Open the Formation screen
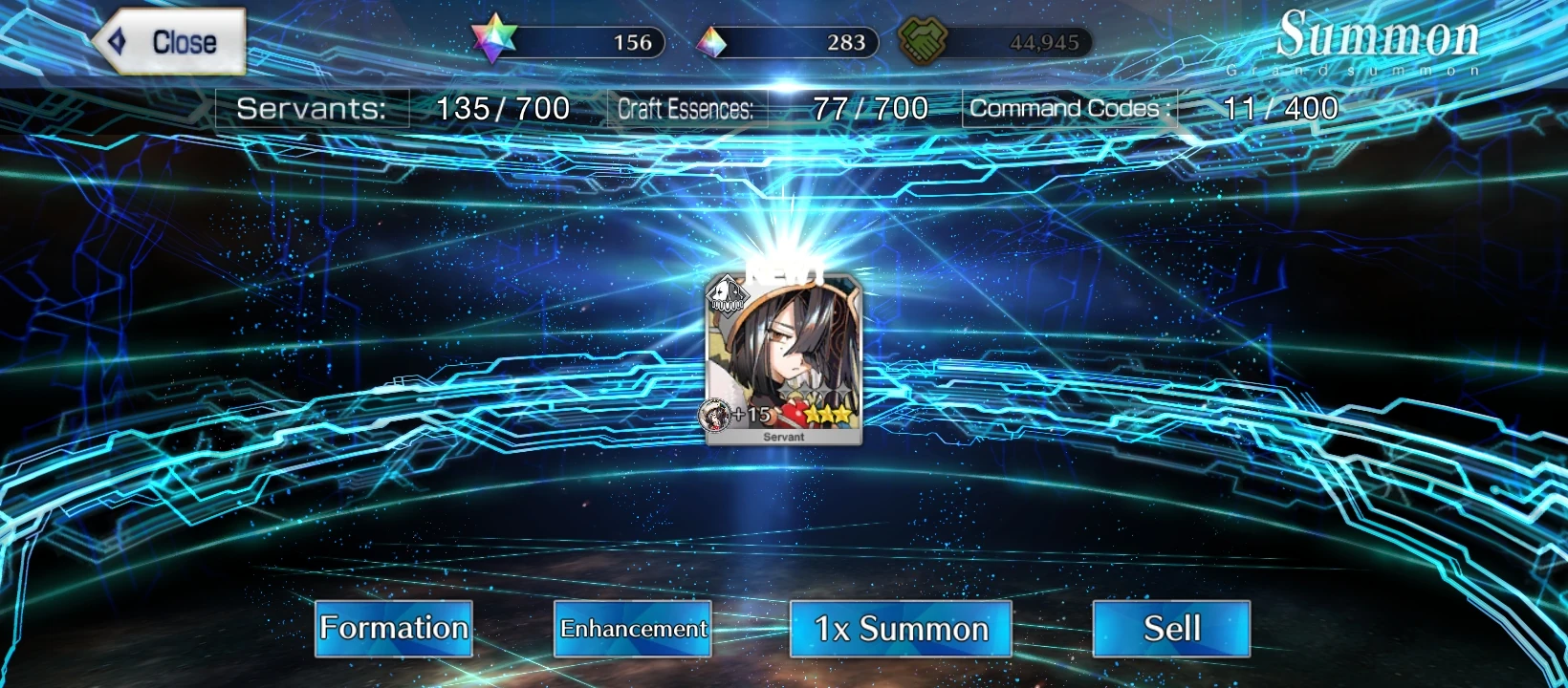Image resolution: width=1568 pixels, height=688 pixels. (x=393, y=629)
